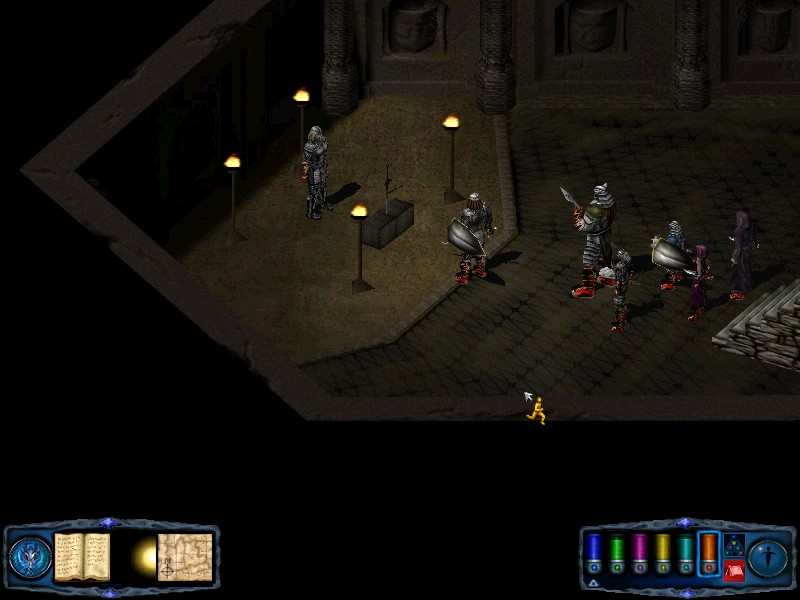Screen dimensions: 800x600
Task: Select the highlighted orange party member vial
Action: tap(708, 553)
